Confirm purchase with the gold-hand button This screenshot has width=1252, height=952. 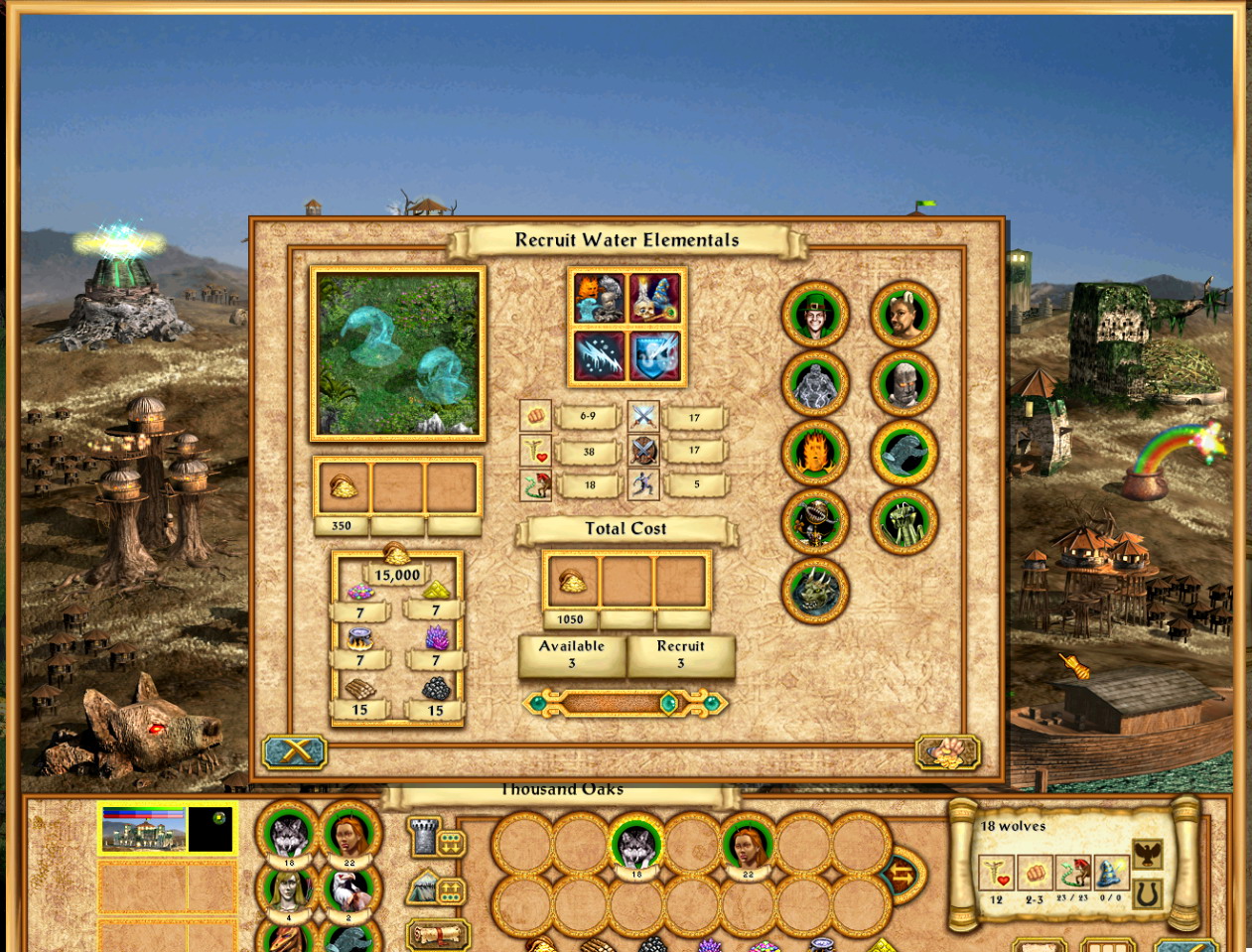click(947, 751)
